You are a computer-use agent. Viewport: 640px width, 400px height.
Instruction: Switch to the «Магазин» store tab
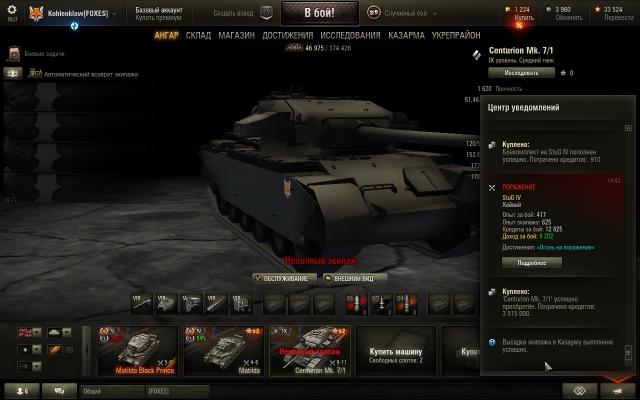click(236, 35)
